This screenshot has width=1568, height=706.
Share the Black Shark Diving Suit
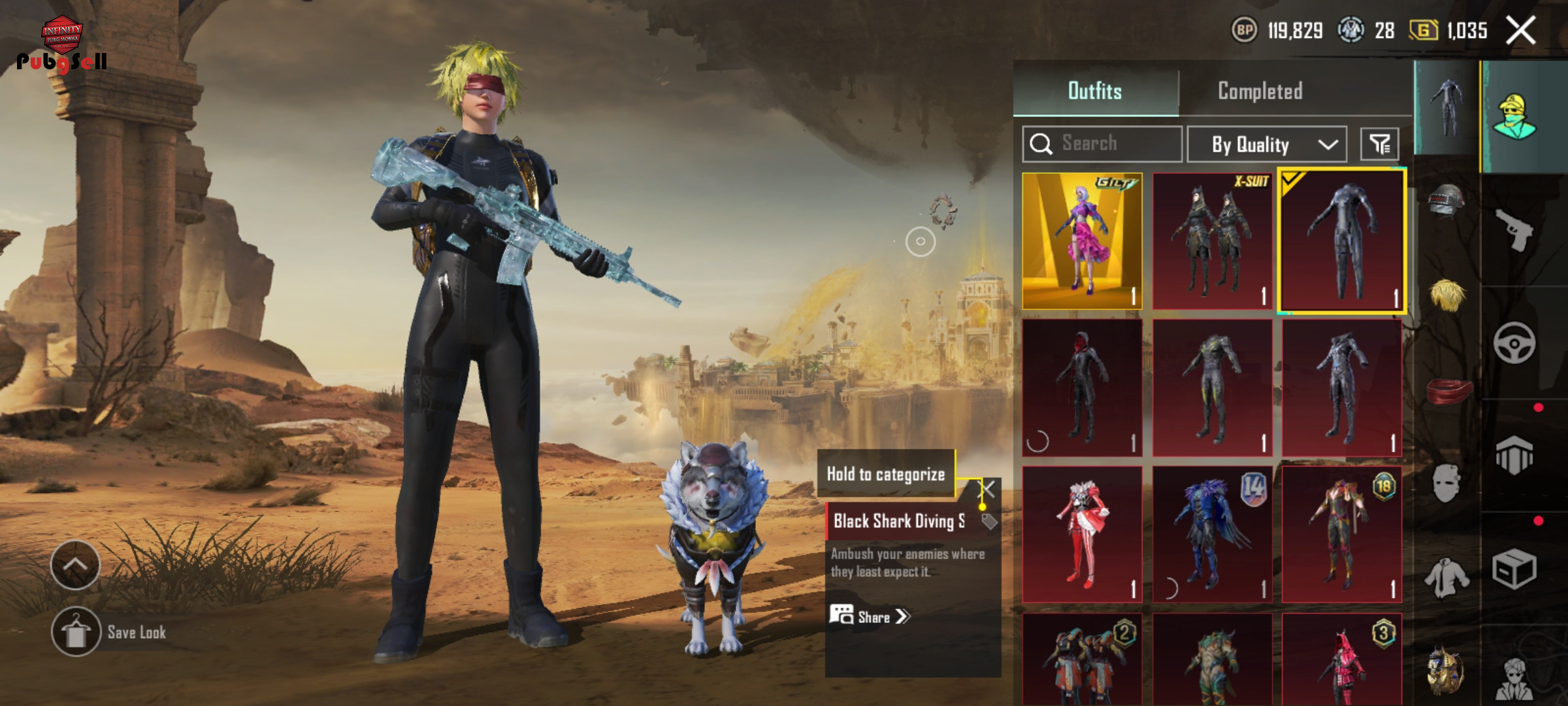coord(869,616)
